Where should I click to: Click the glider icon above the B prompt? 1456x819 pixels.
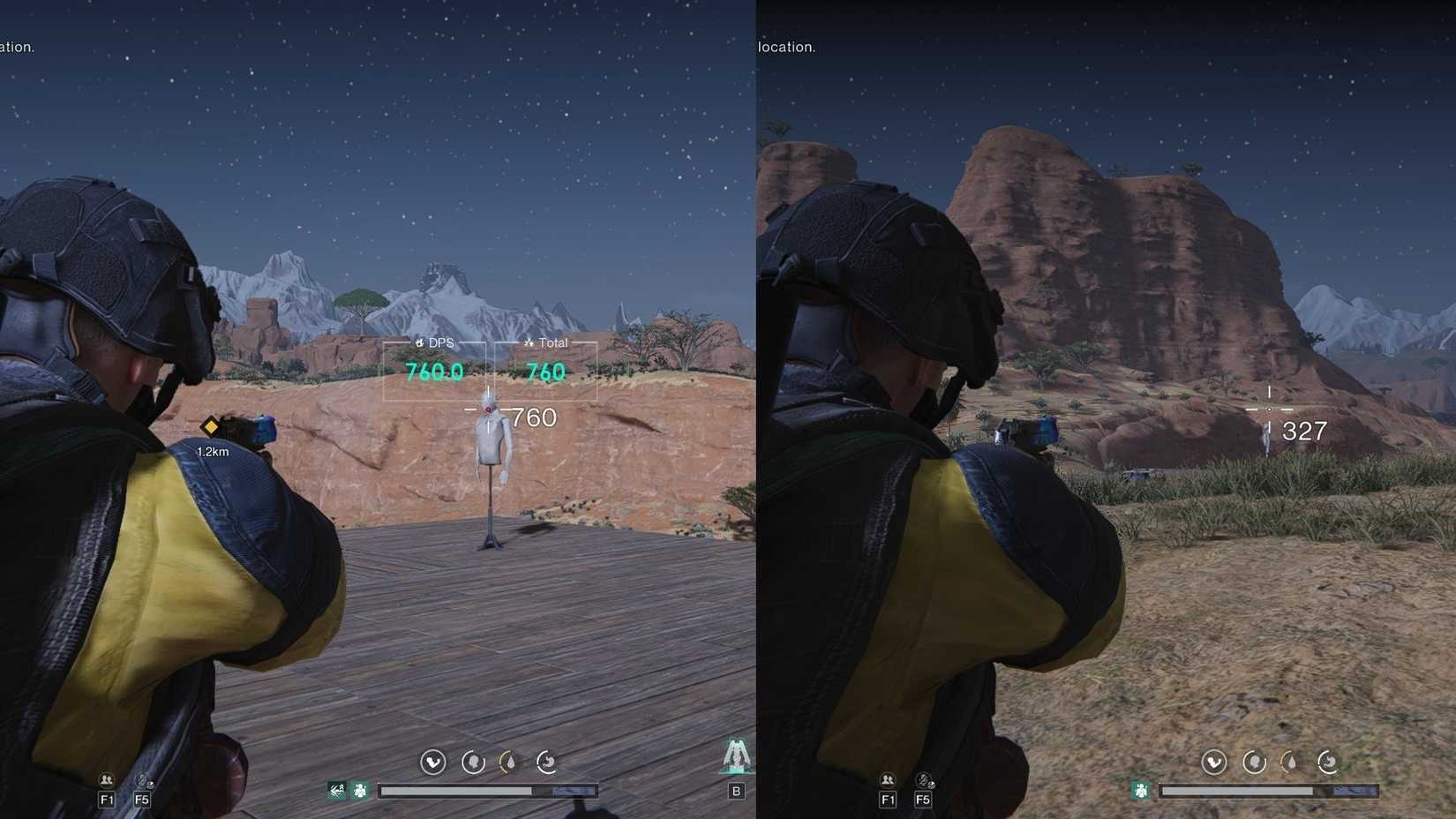pos(738,757)
